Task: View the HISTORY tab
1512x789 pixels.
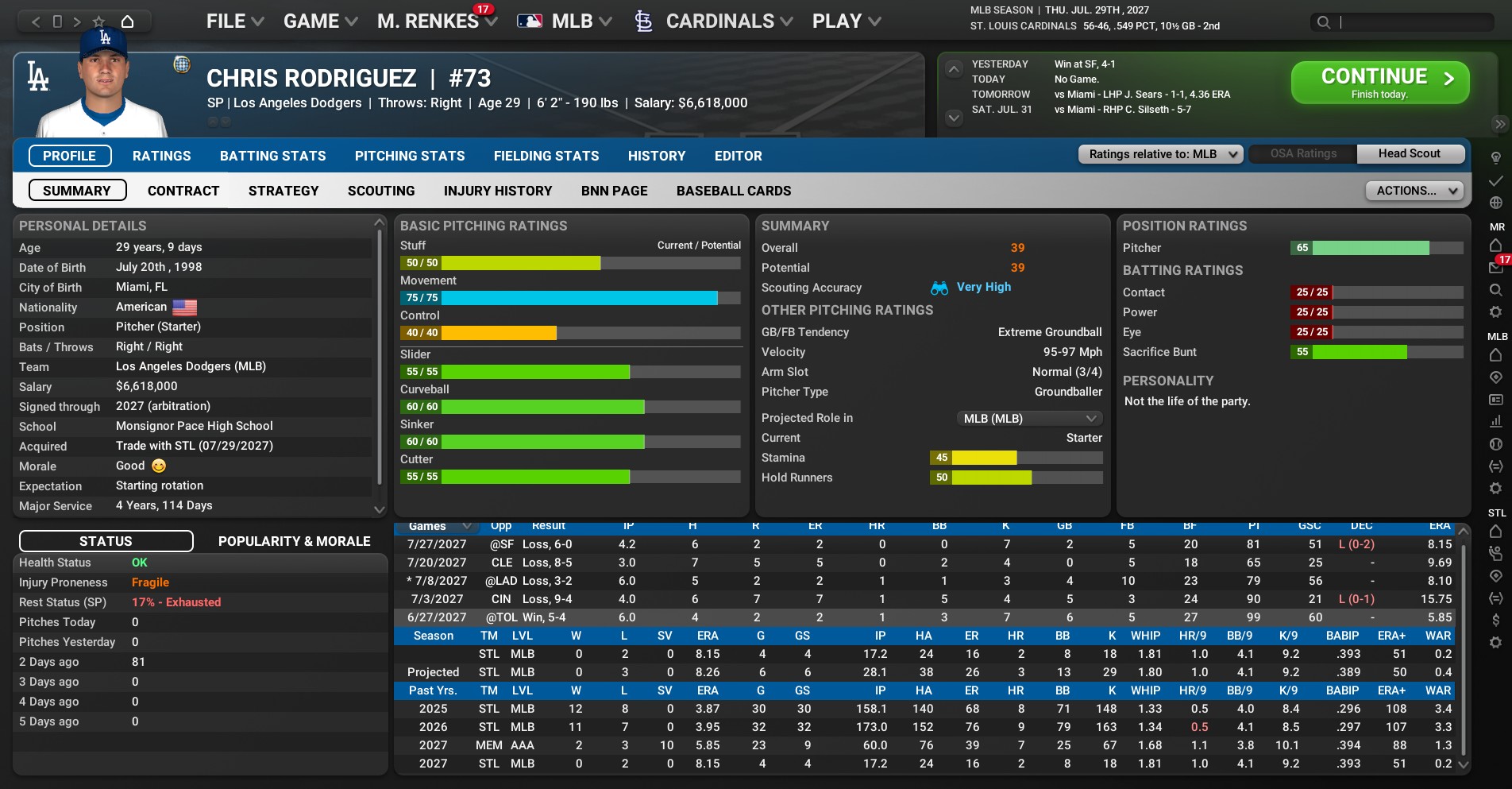Action: coord(656,156)
